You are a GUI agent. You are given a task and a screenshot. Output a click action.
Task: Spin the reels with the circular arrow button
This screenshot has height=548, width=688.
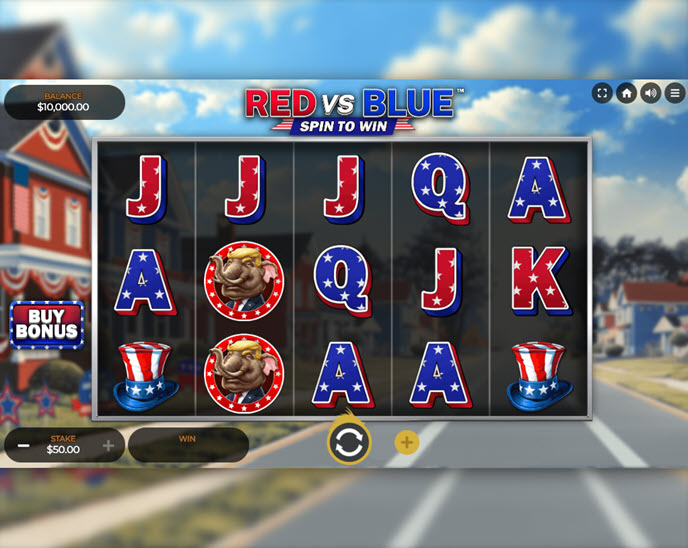pyautogui.click(x=348, y=443)
